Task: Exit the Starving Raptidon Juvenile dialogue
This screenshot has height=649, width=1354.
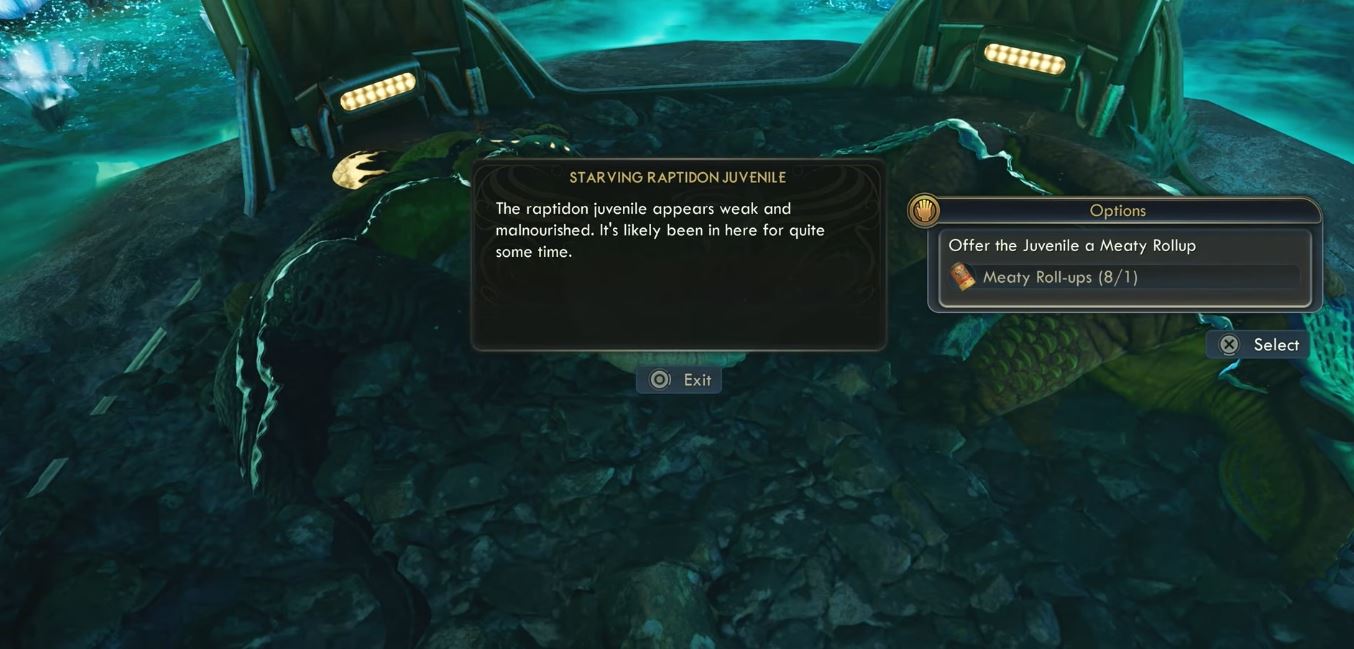Action: (x=679, y=380)
